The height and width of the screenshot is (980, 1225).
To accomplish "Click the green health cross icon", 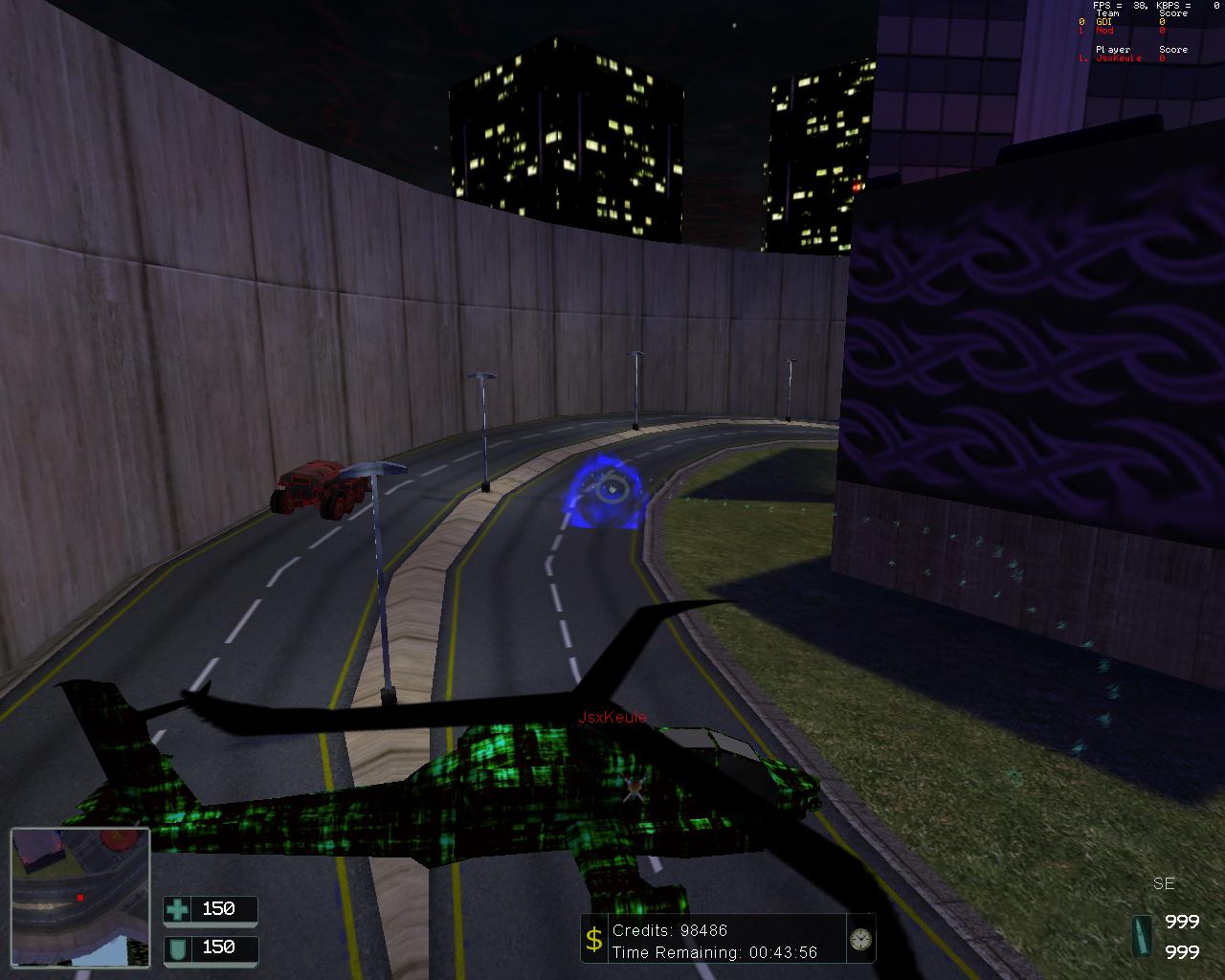I will 177,909.
